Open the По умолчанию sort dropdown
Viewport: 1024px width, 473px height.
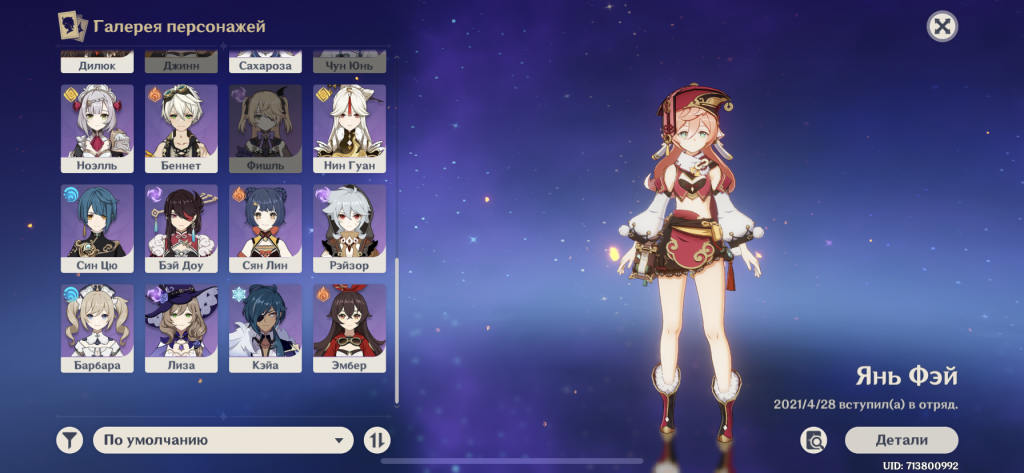pos(223,440)
